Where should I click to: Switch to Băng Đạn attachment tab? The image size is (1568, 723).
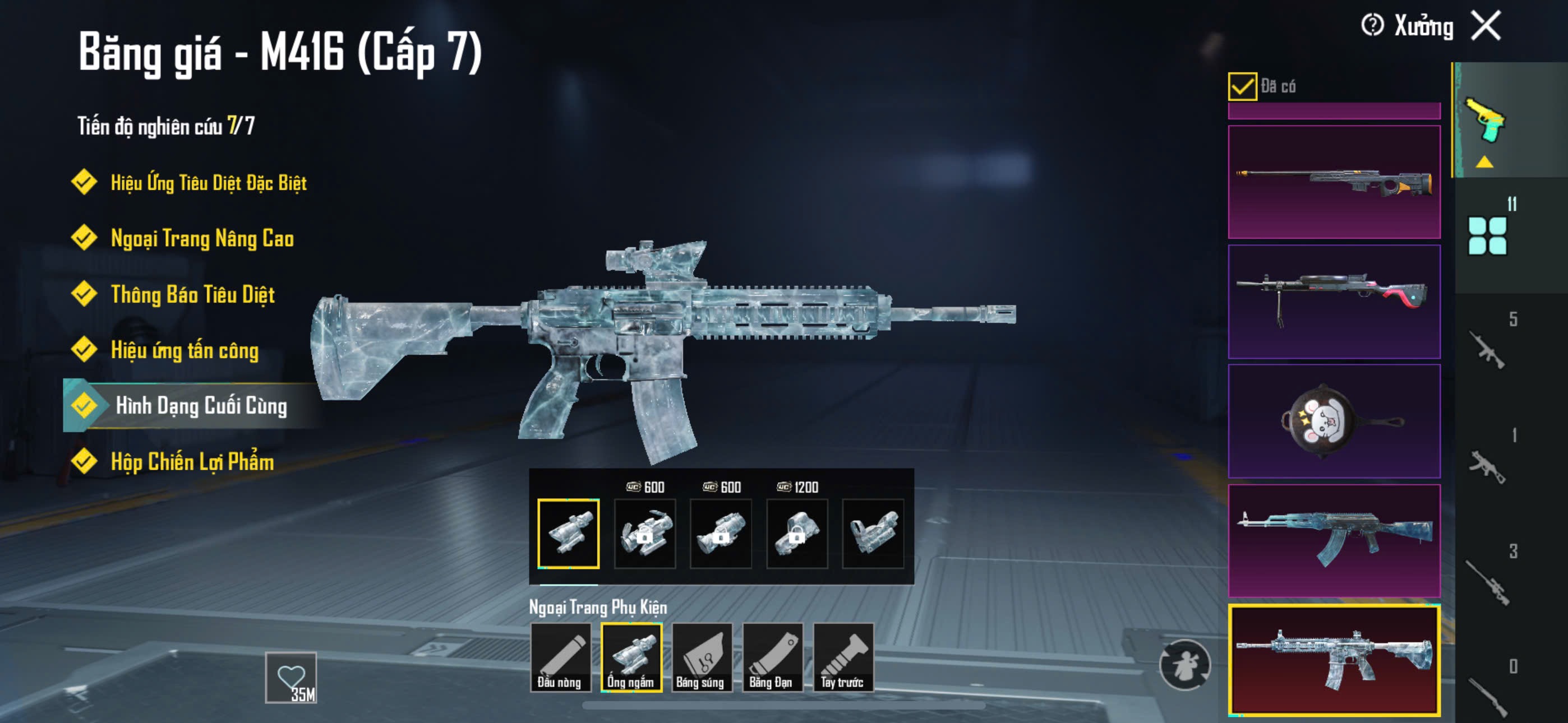772,657
